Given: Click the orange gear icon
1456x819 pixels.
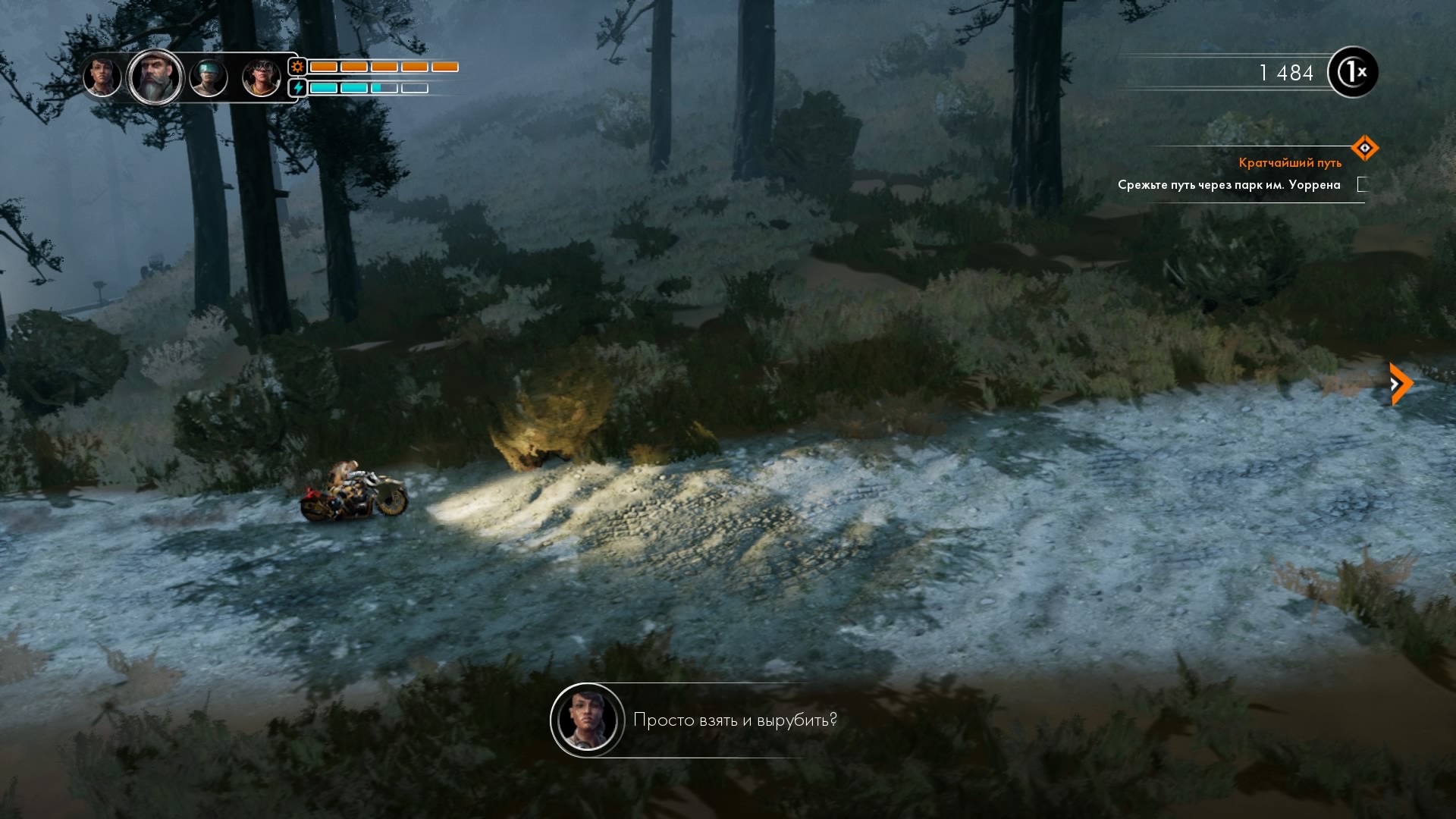Looking at the screenshot, I should click(x=297, y=67).
